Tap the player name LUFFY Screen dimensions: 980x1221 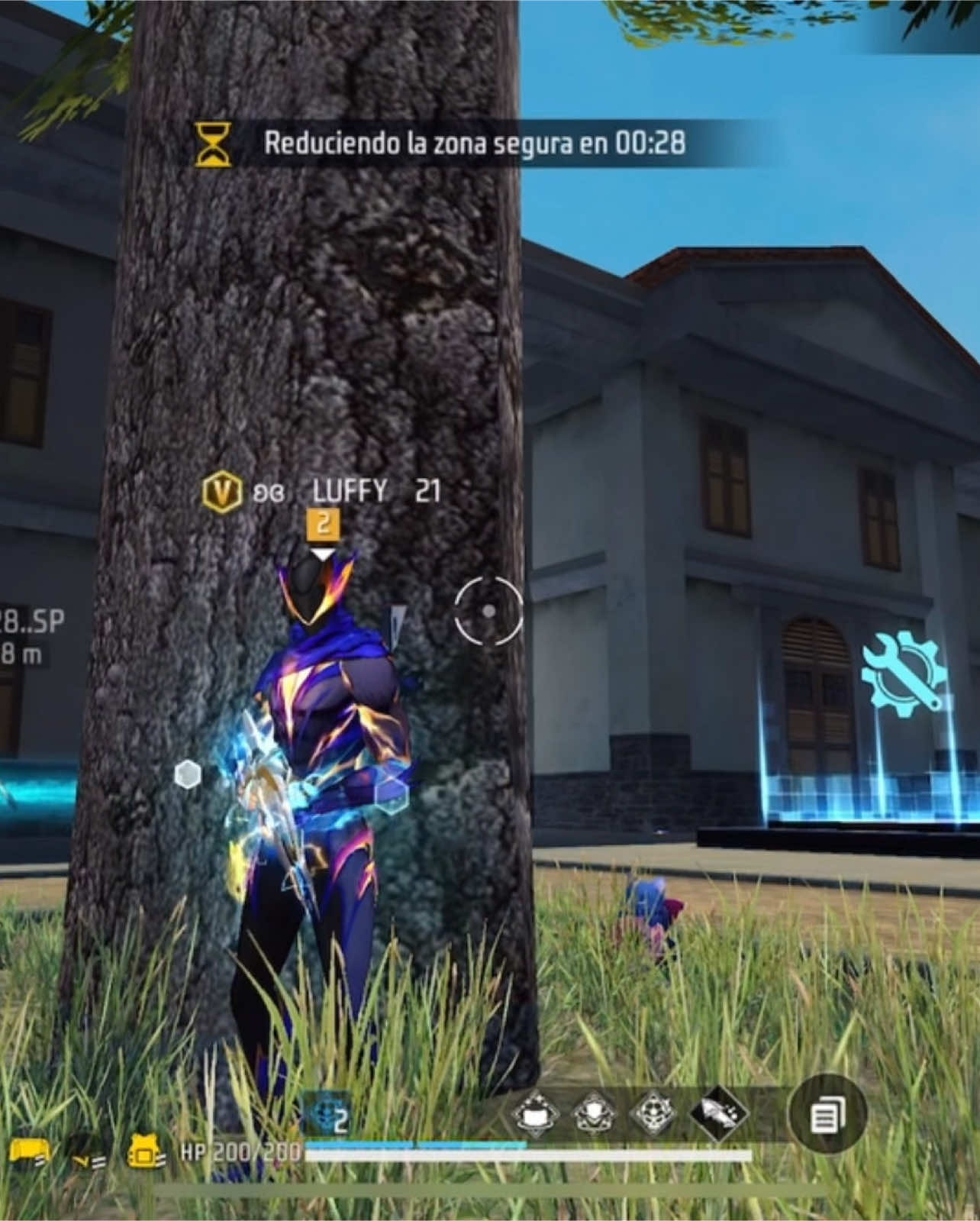click(348, 493)
